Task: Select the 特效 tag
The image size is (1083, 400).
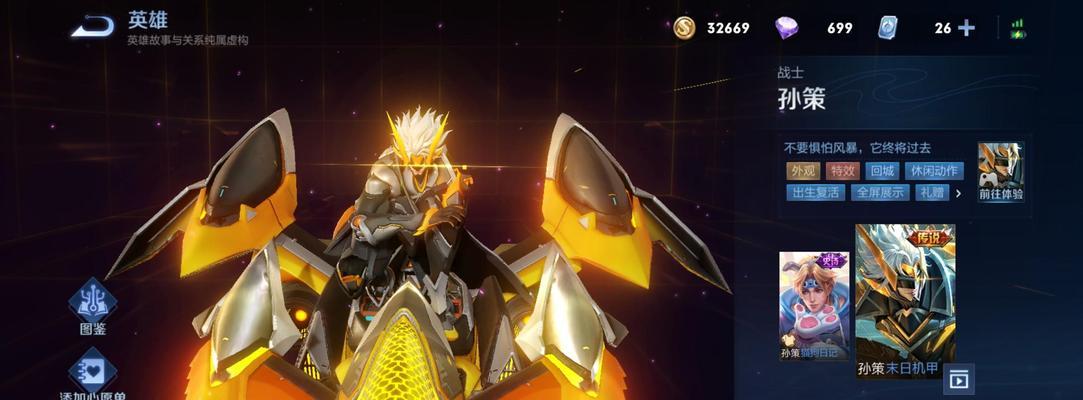Action: tap(843, 171)
